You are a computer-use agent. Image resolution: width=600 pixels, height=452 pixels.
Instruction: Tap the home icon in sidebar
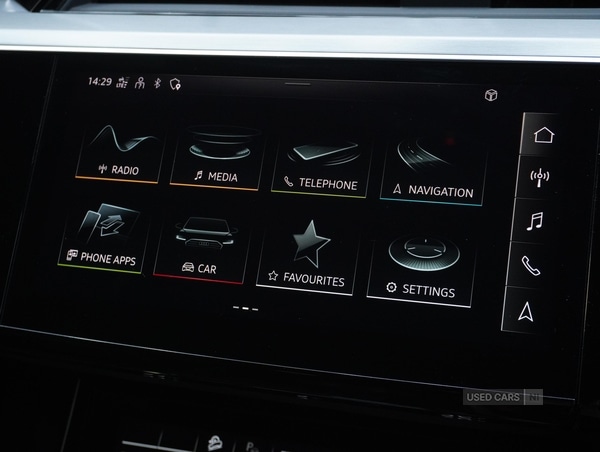[544, 135]
